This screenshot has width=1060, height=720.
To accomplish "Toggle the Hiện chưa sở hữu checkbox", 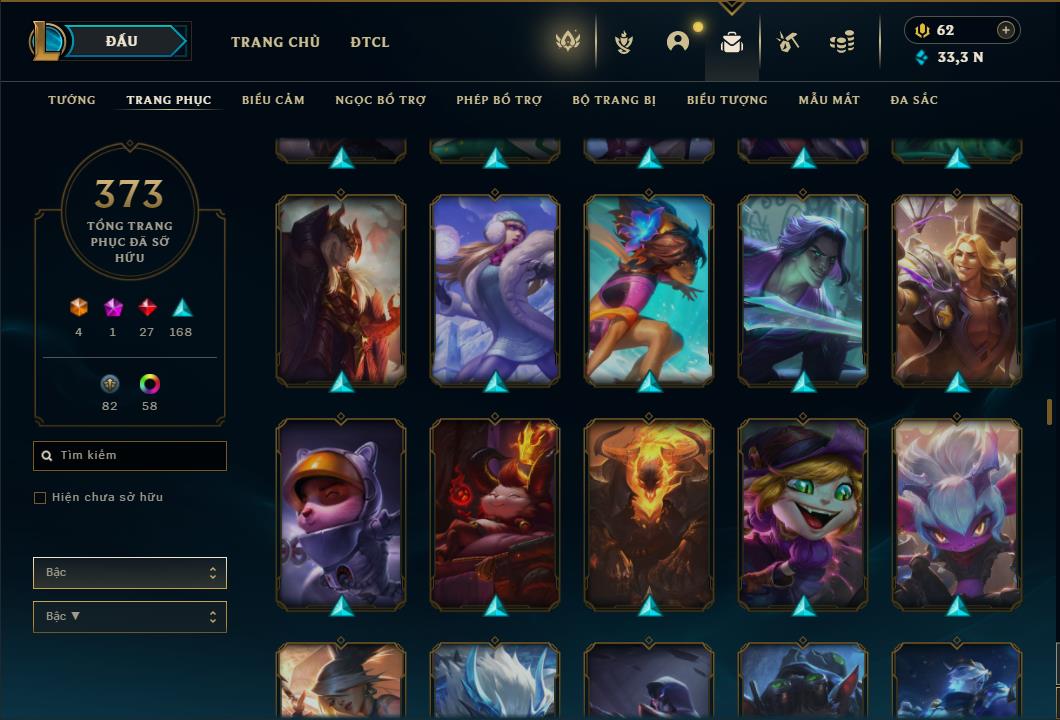I will 40,498.
